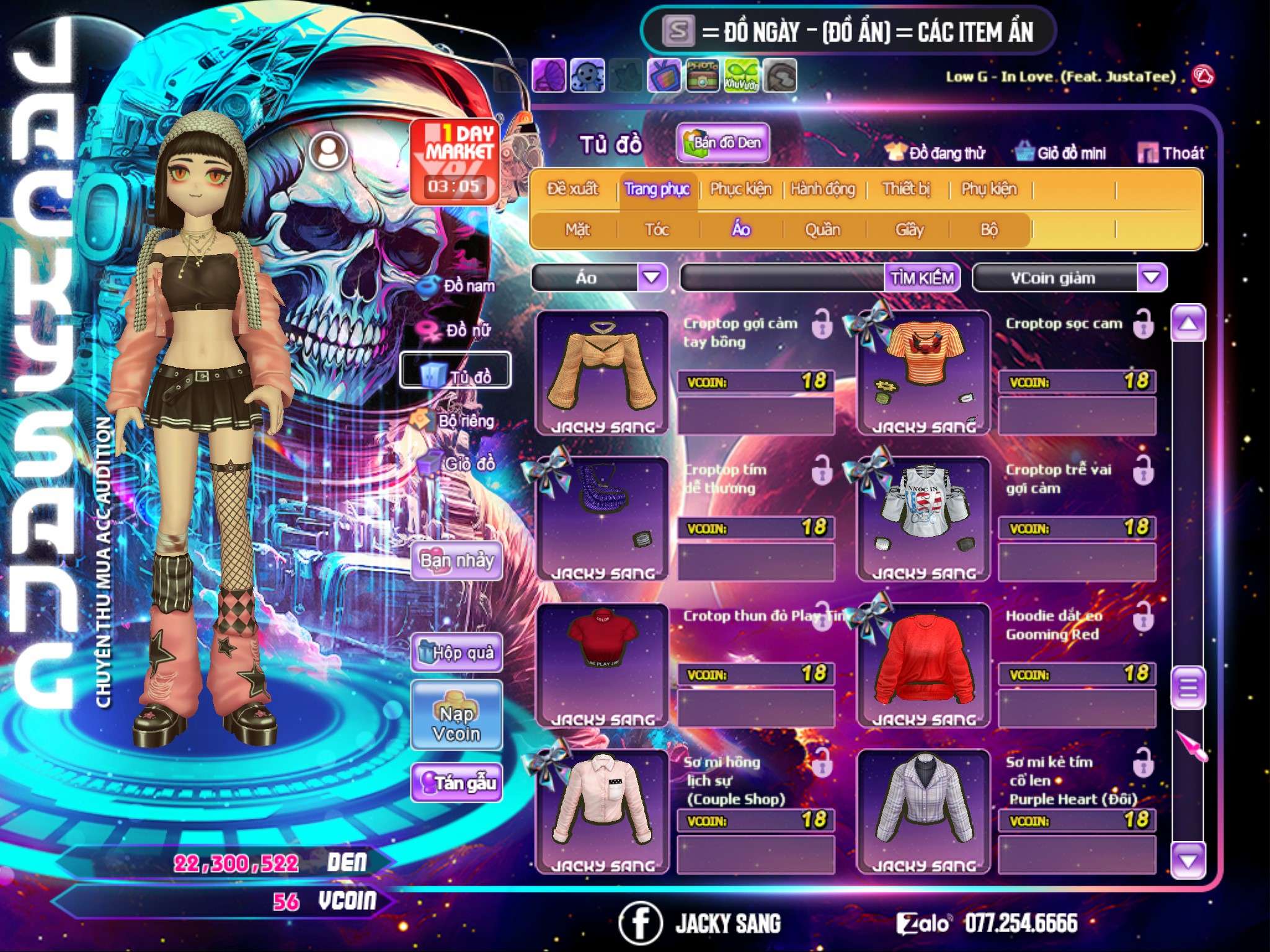Choose the Quần pants subcategory
Viewport: 1270px width, 952px height.
point(822,230)
